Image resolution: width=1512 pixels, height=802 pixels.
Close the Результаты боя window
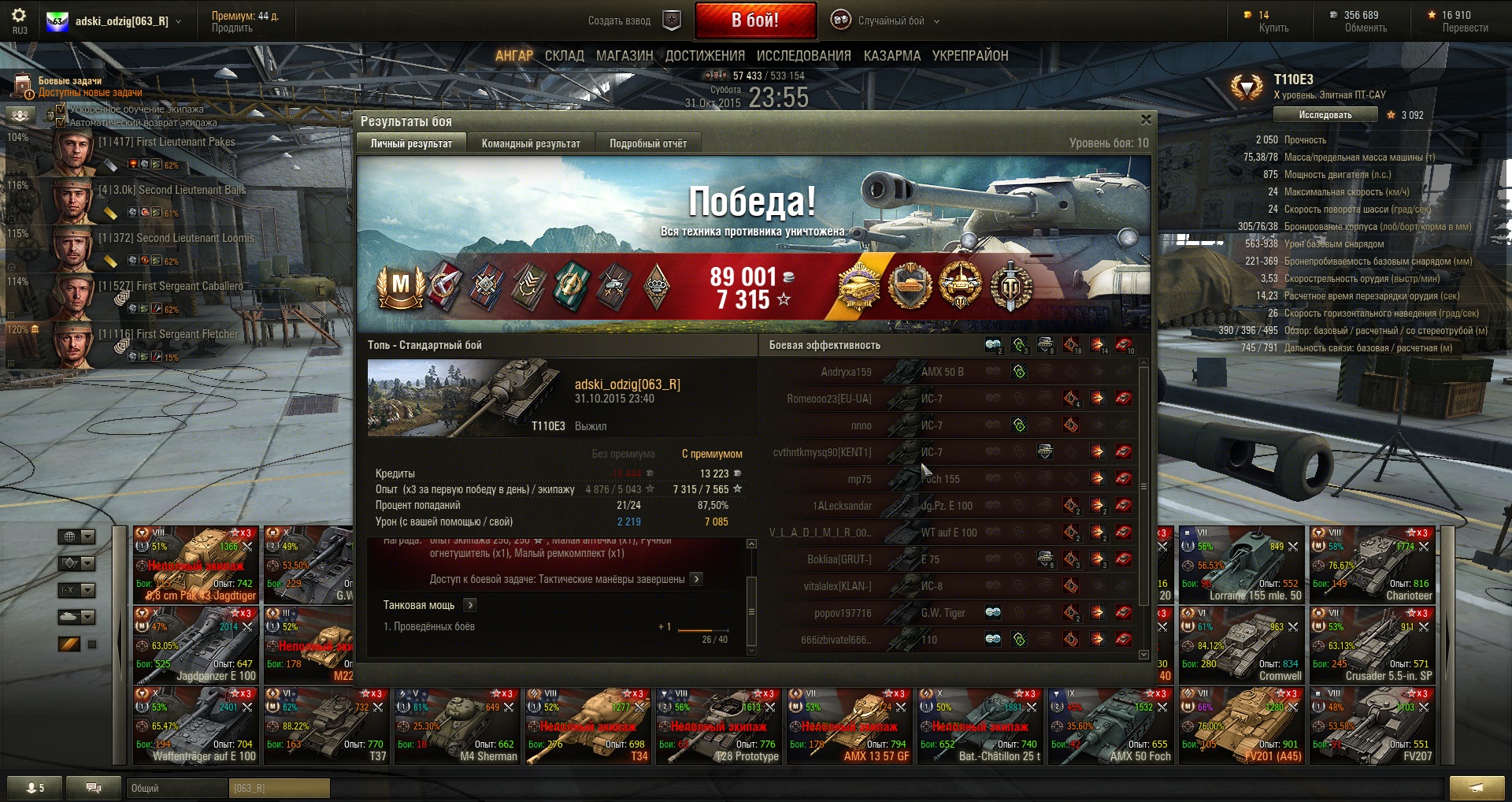pyautogui.click(x=1146, y=120)
